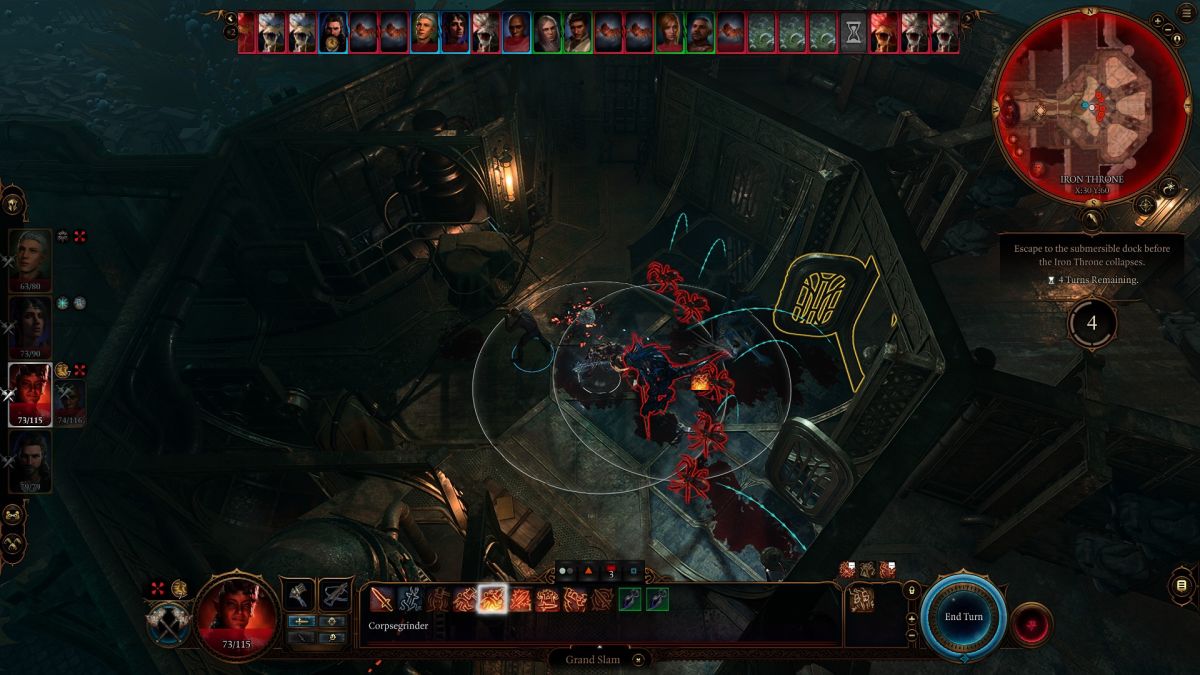
Task: Use the basic sword main-hand attack
Action: click(x=382, y=599)
